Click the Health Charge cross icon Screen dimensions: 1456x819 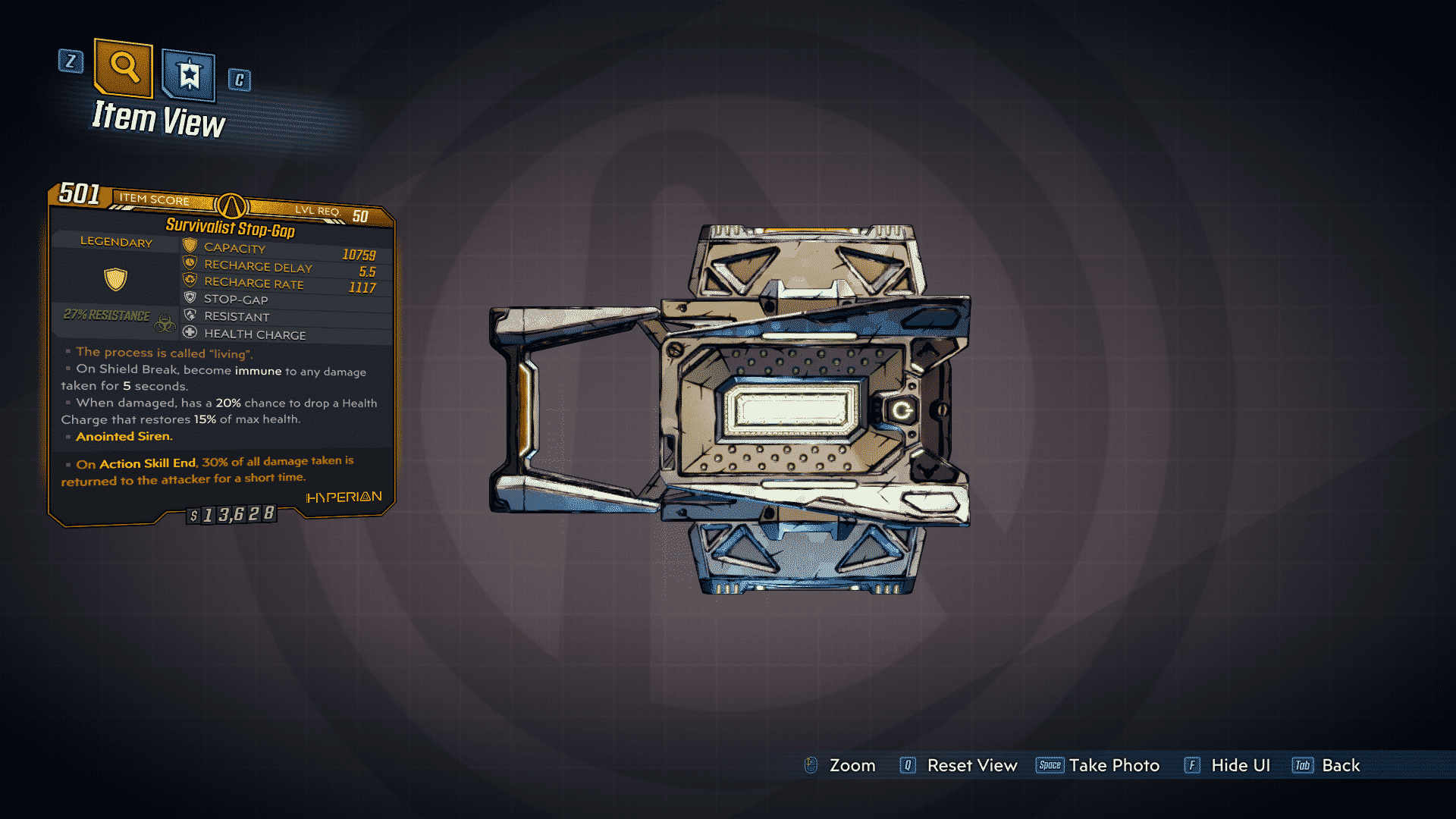coord(189,334)
